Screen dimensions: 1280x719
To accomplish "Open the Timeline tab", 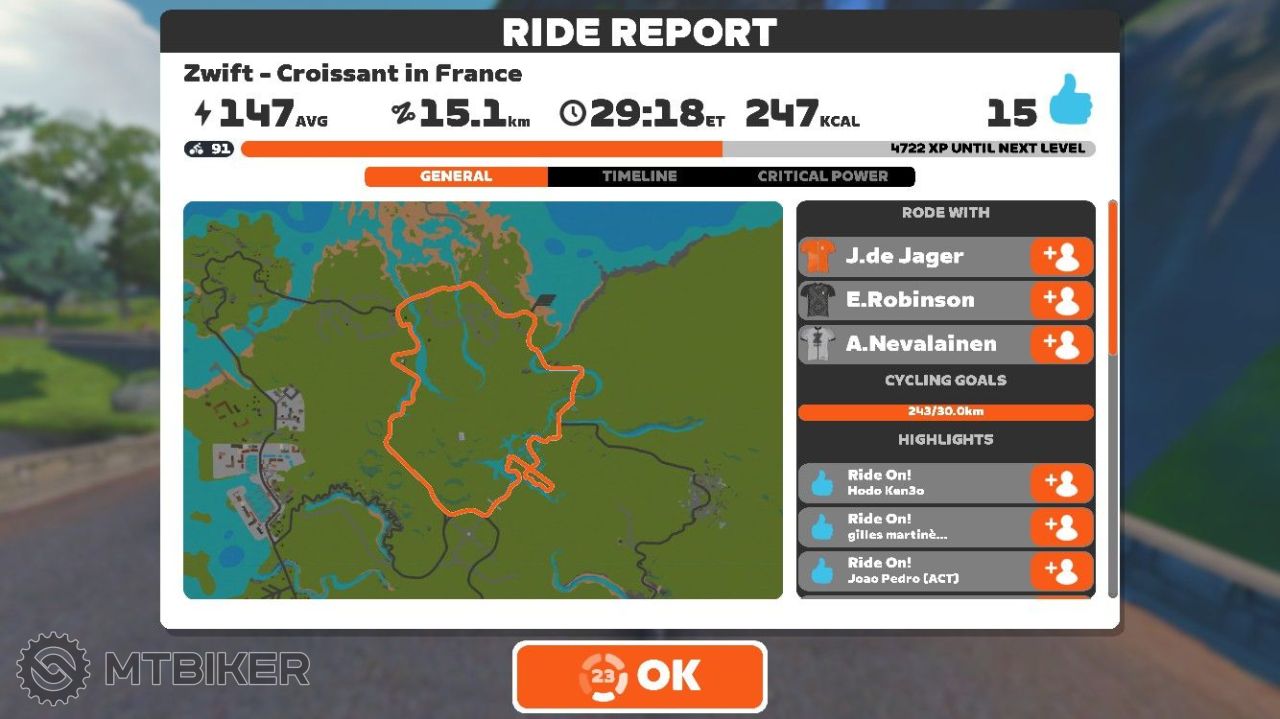I will pyautogui.click(x=639, y=176).
